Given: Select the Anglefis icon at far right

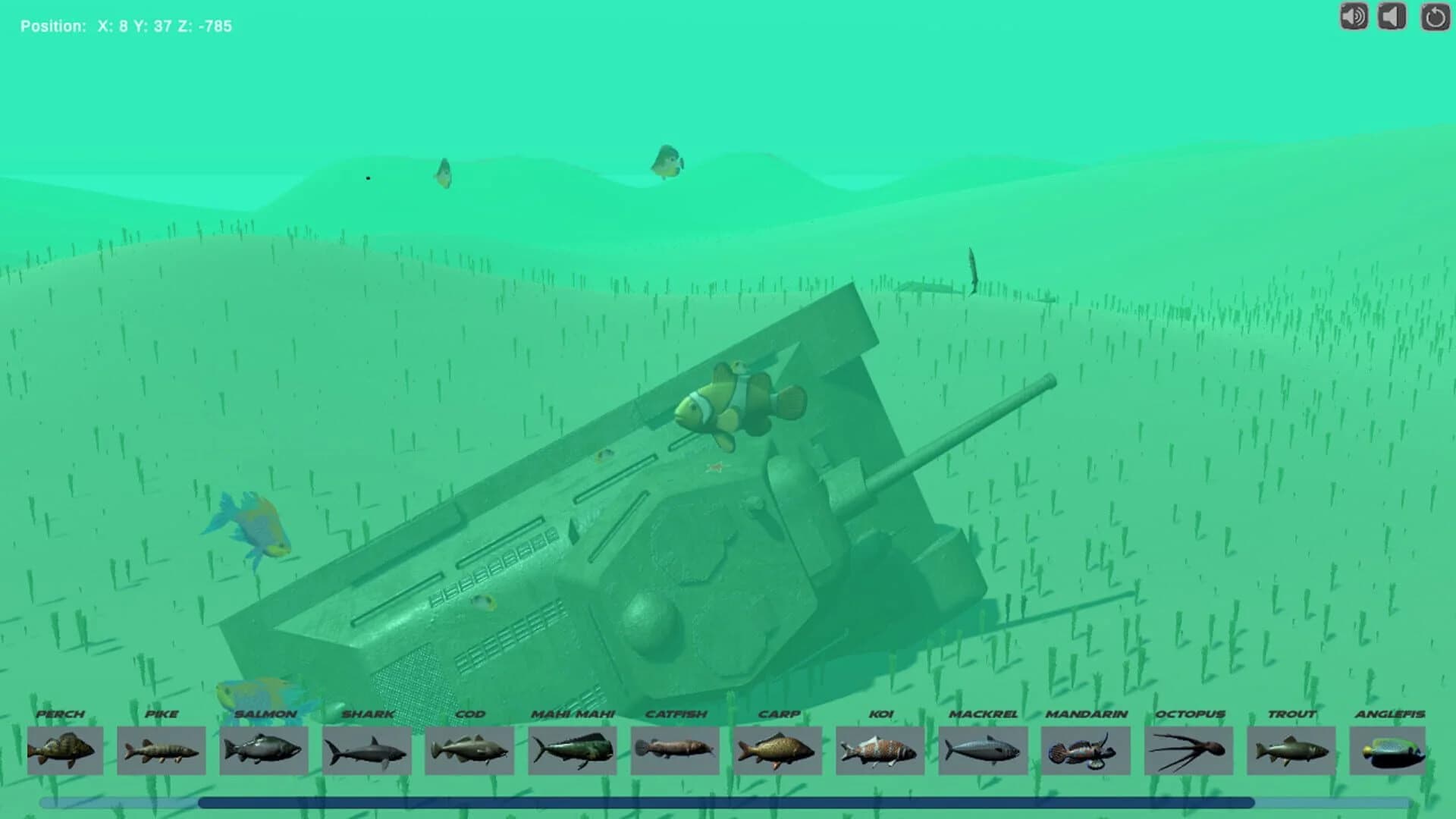Looking at the screenshot, I should coord(1393,749).
